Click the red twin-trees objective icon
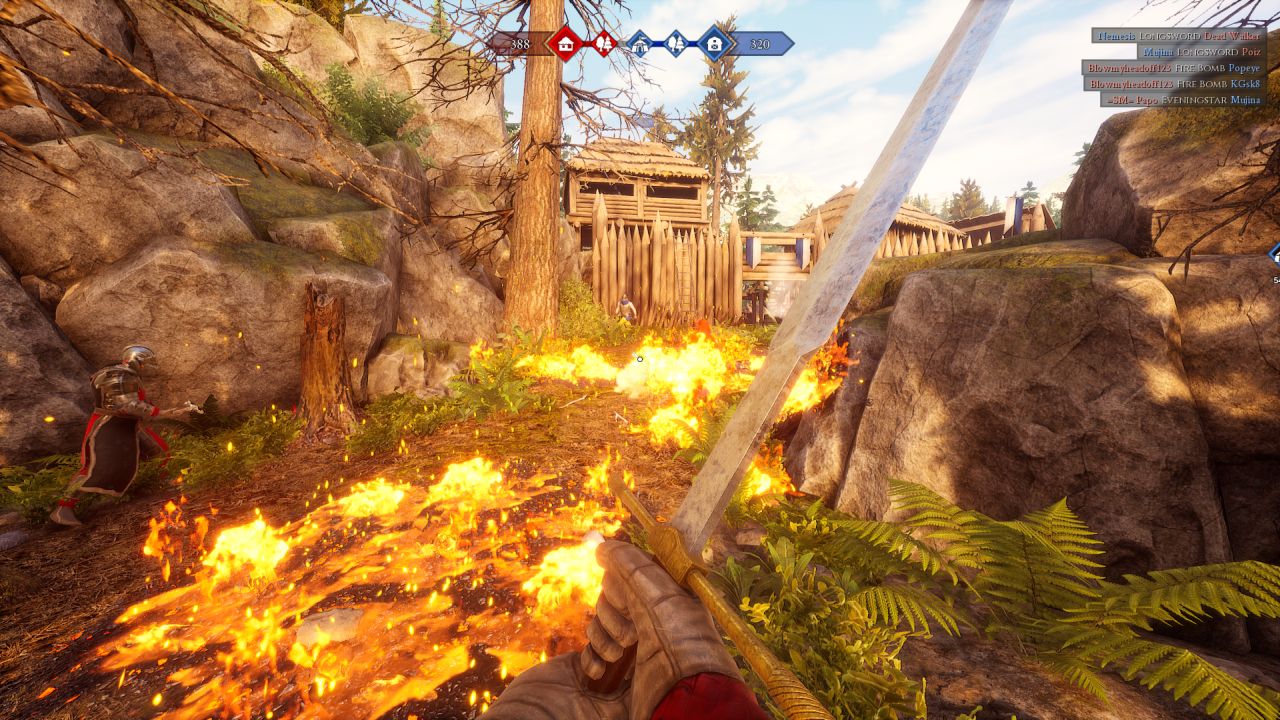 604,43
